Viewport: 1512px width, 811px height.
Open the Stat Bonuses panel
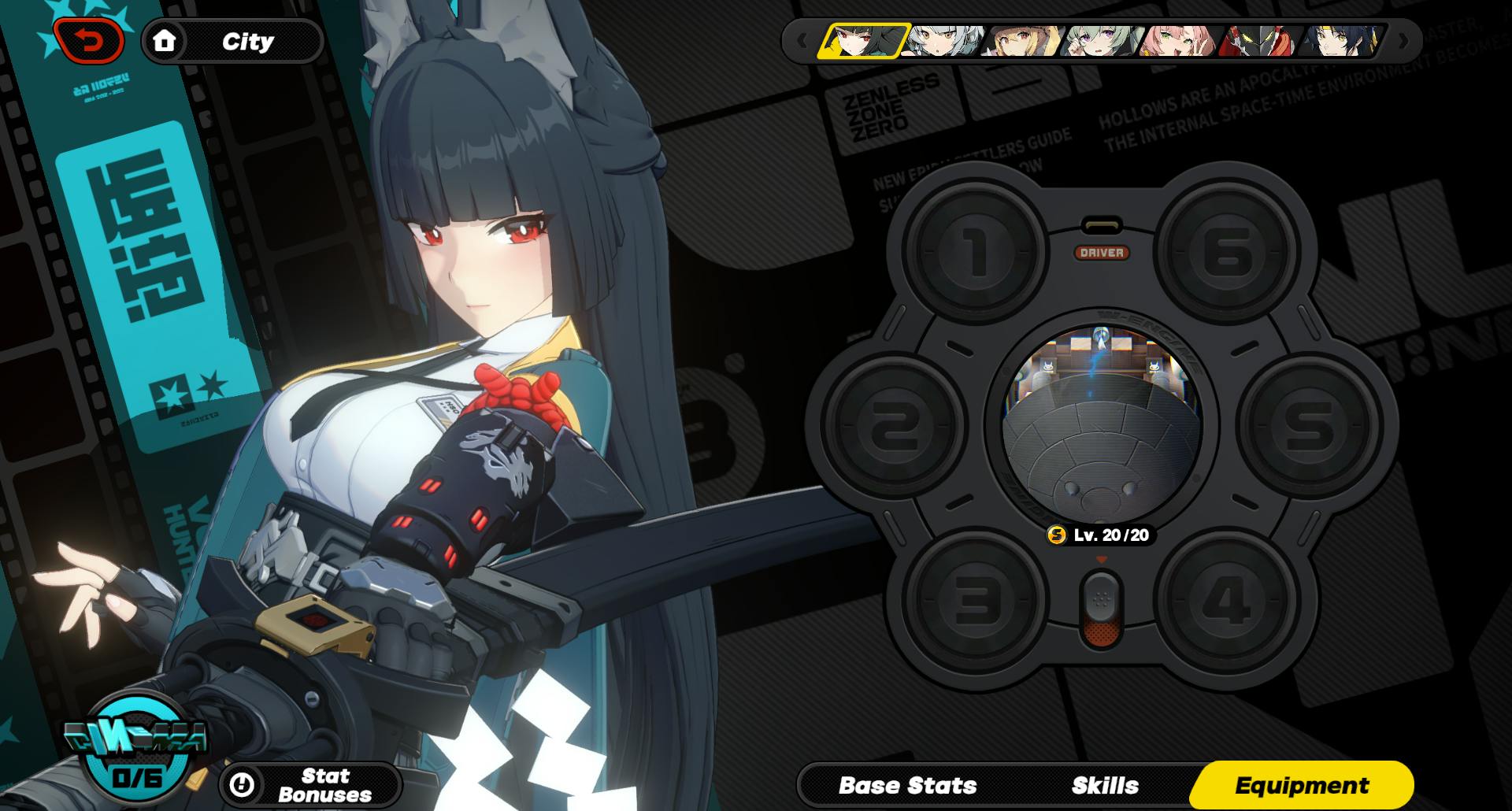pos(310,785)
